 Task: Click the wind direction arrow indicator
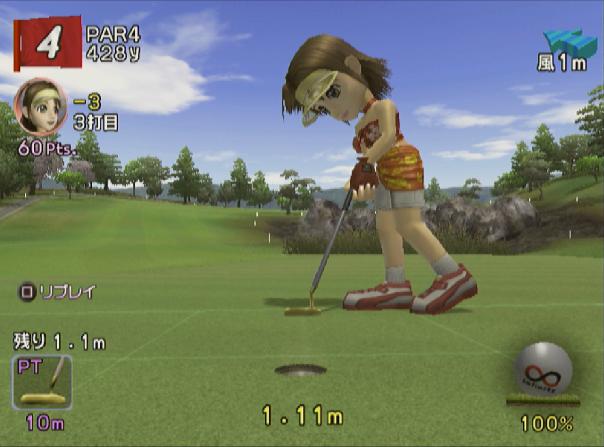pyautogui.click(x=569, y=43)
